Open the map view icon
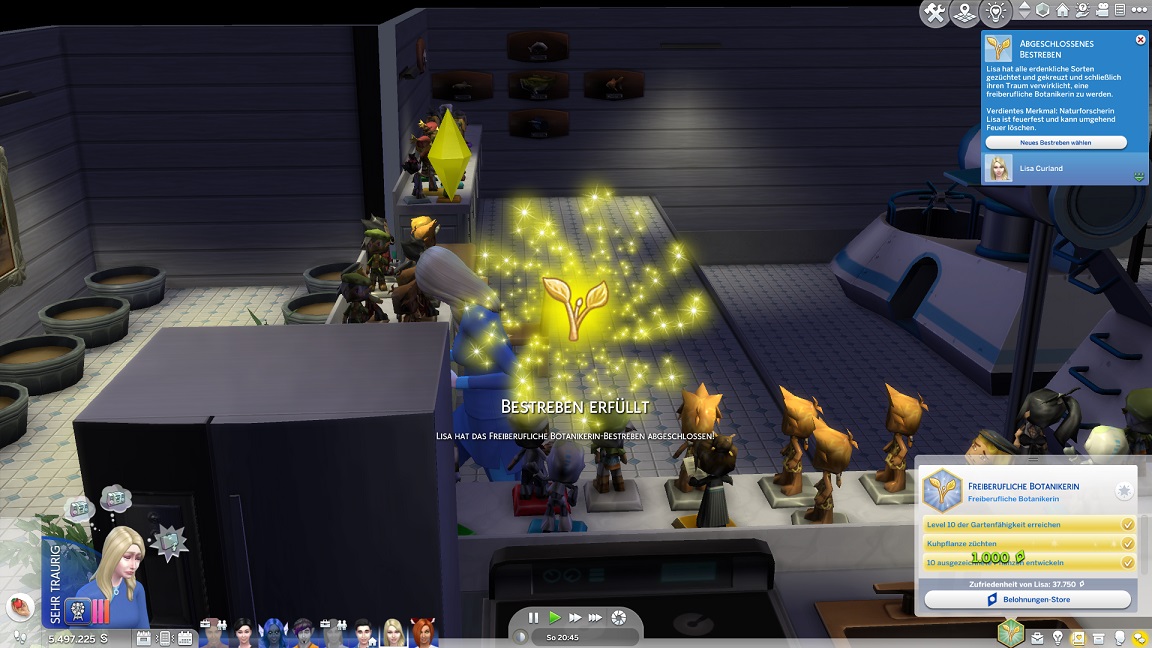This screenshot has width=1152, height=648. pos(965,13)
